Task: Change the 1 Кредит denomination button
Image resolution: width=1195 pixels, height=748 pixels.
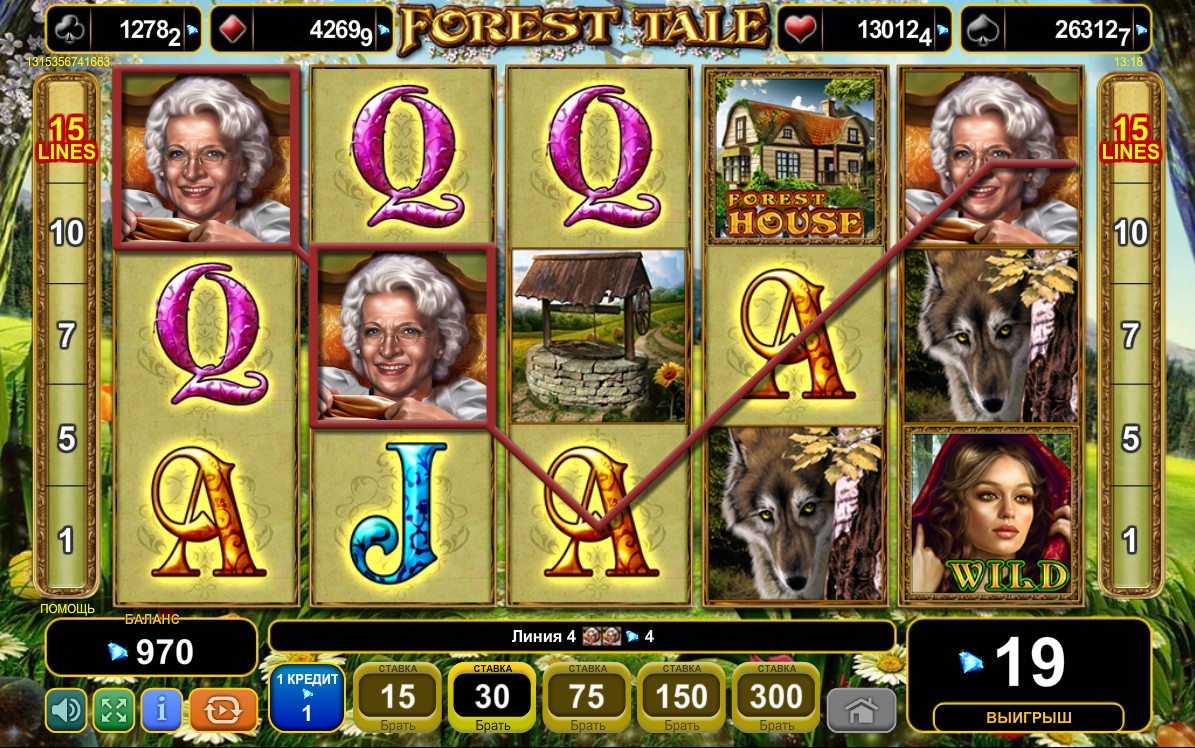Action: point(307,697)
